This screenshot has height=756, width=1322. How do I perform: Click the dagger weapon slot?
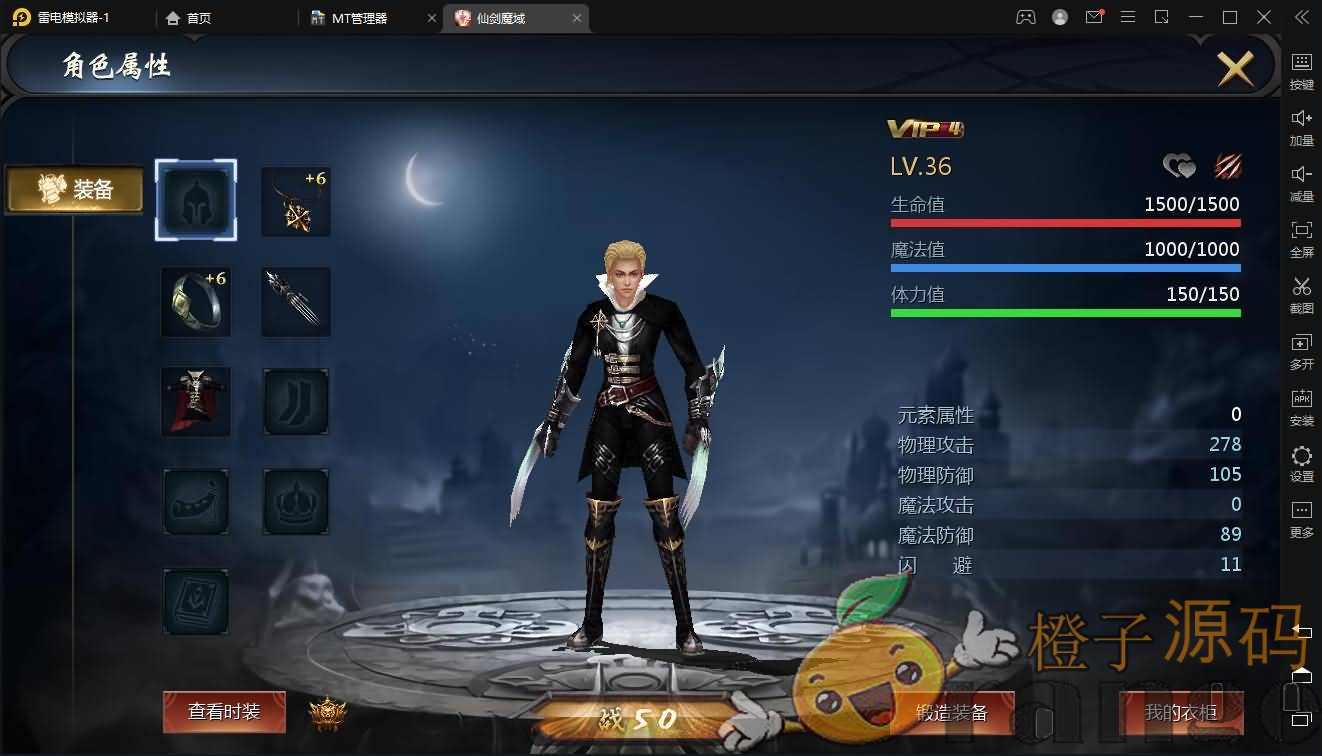point(295,301)
